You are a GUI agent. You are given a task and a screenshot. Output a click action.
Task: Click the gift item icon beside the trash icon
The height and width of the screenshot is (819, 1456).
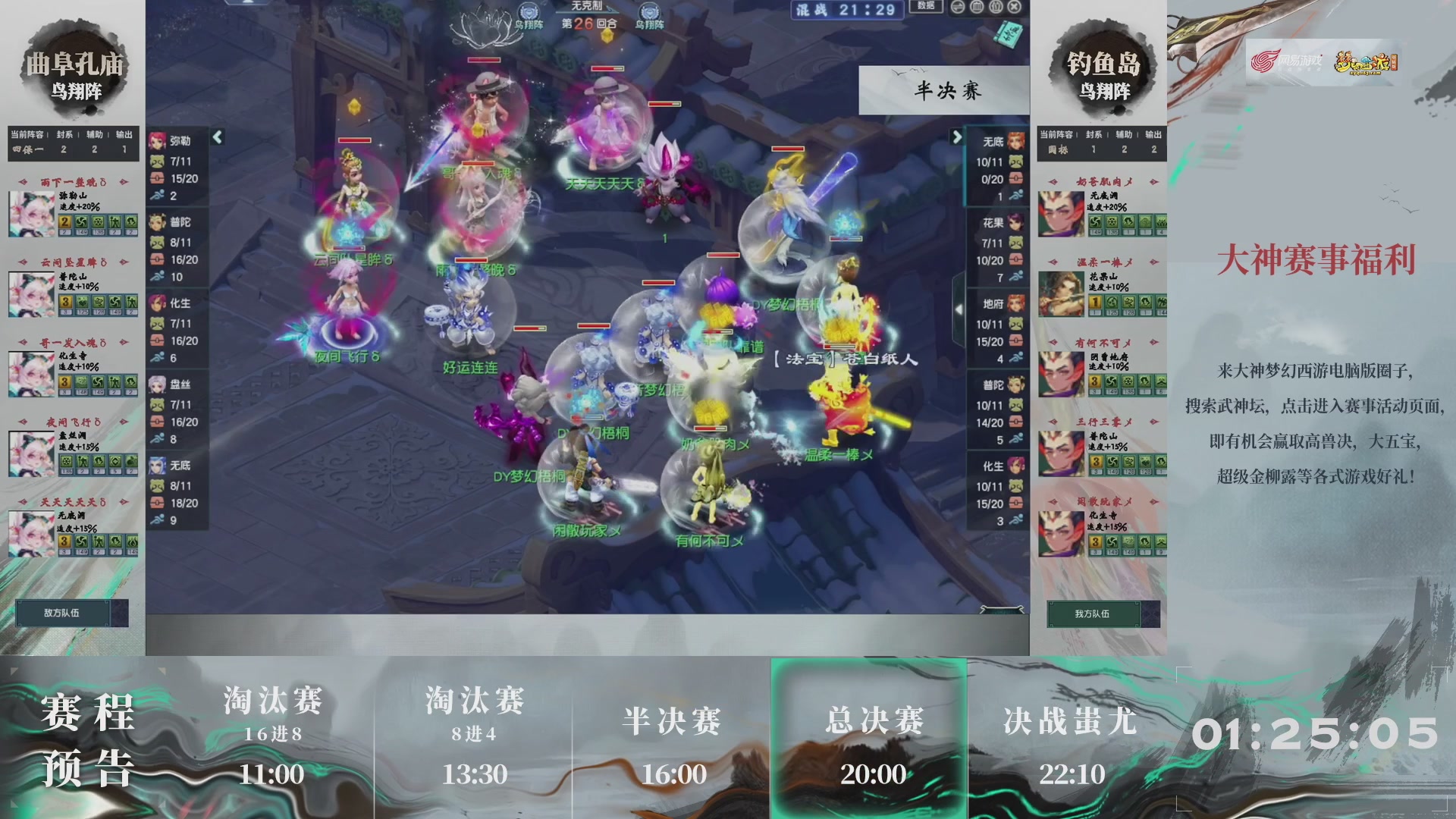coord(996,8)
